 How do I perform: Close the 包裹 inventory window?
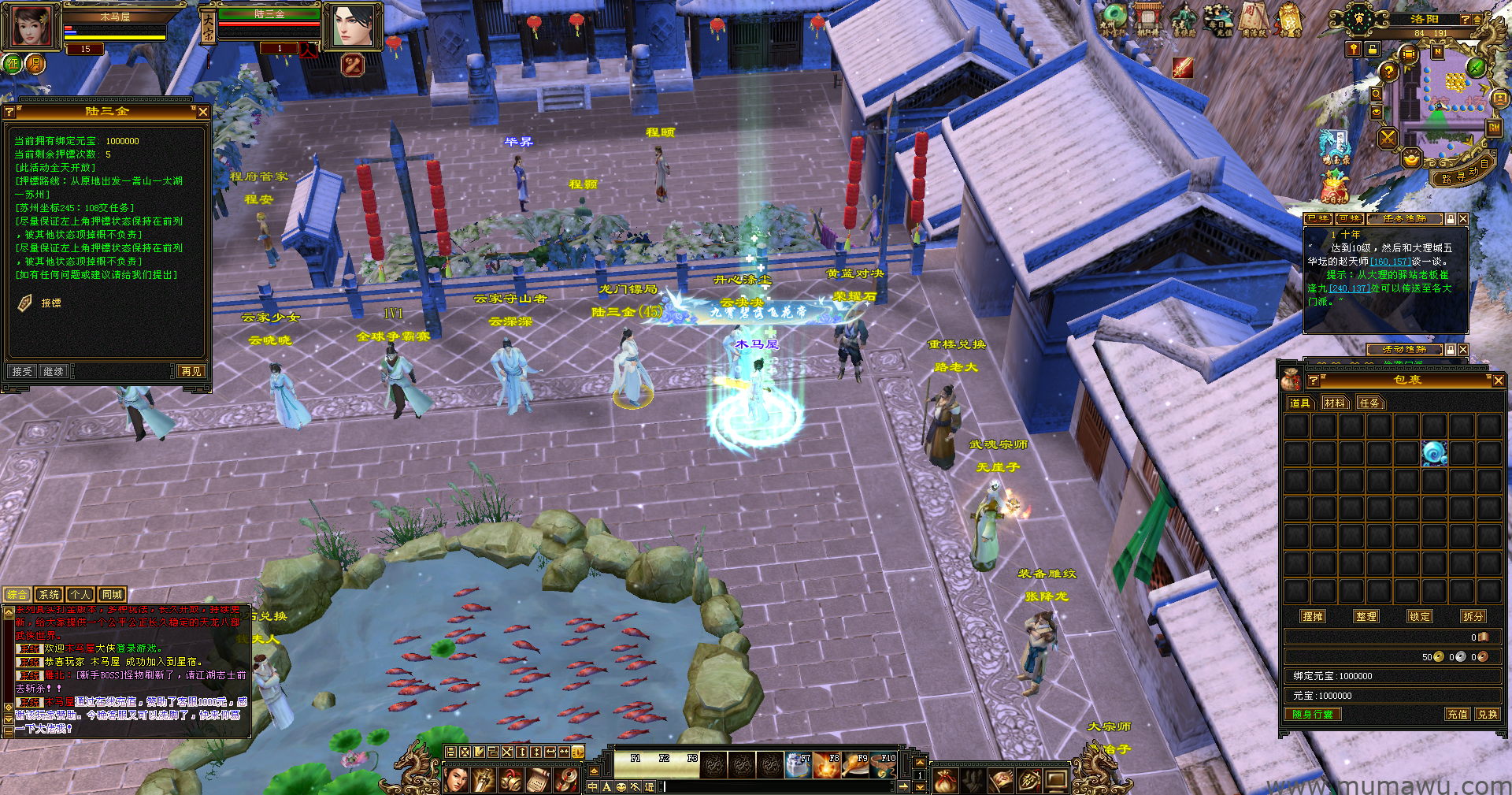coord(1498,381)
